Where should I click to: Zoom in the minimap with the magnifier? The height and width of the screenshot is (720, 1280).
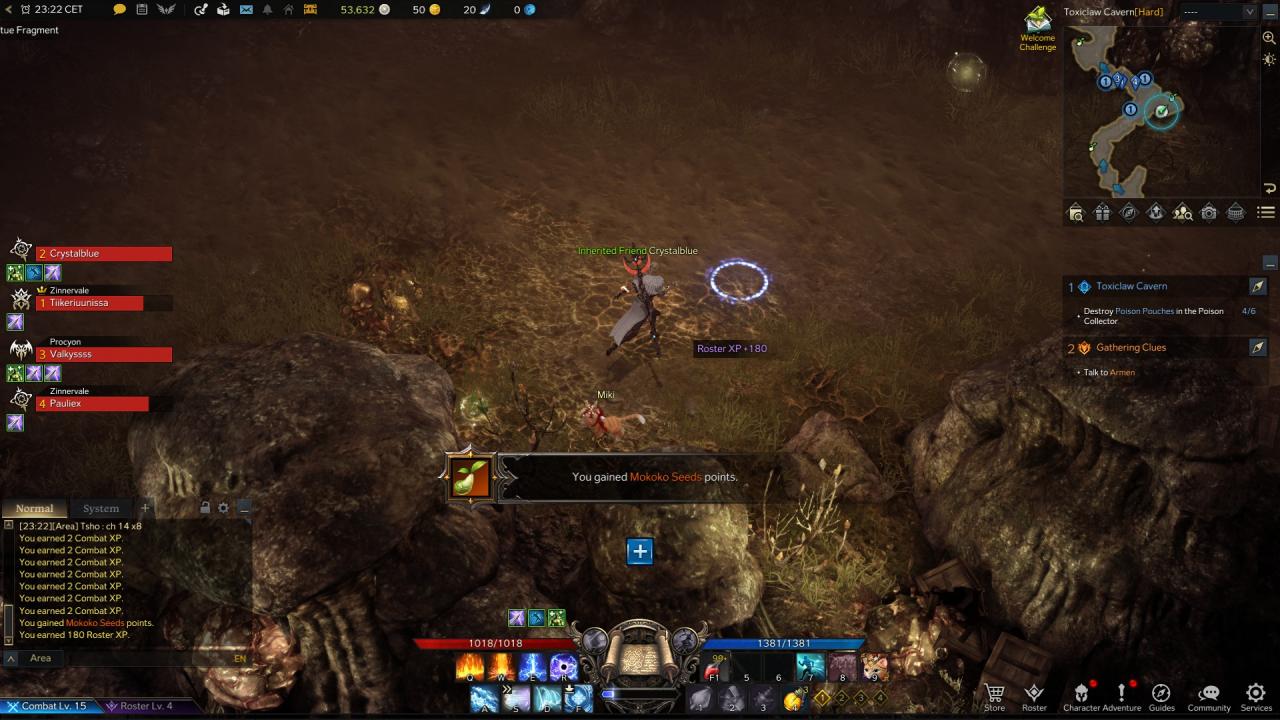pyautogui.click(x=1269, y=38)
